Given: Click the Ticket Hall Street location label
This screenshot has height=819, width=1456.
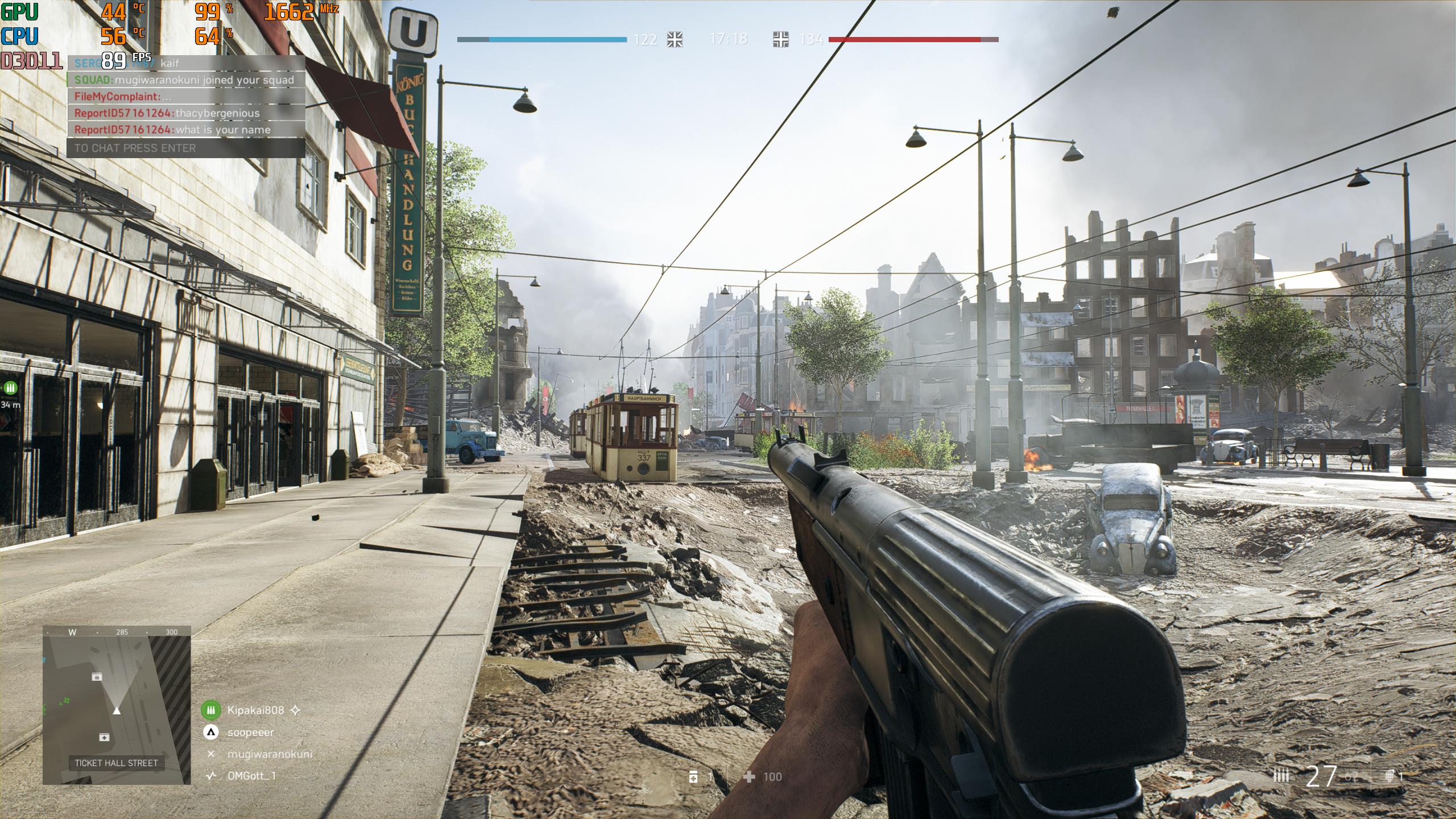Looking at the screenshot, I should (x=117, y=763).
